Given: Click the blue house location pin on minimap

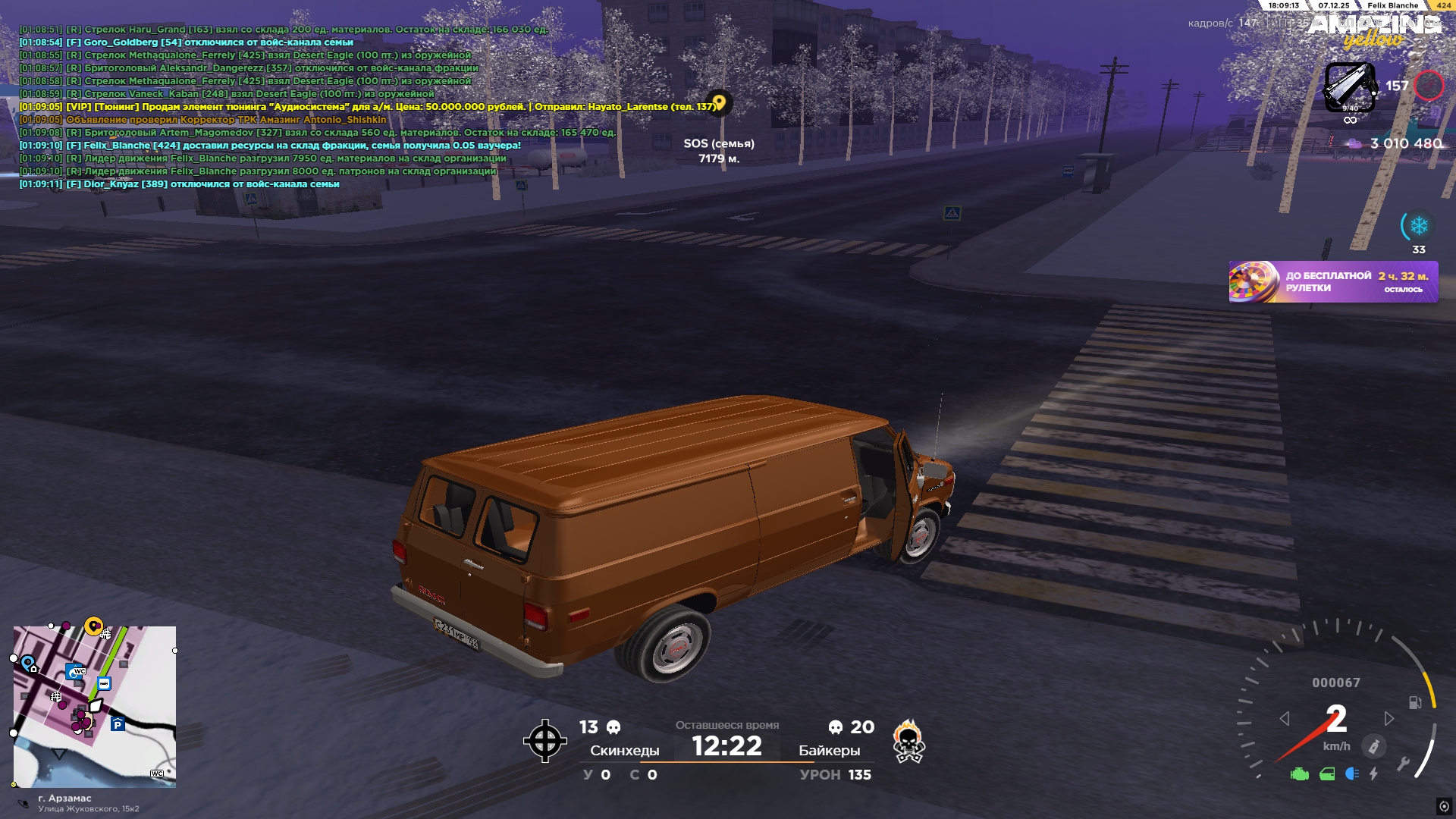Looking at the screenshot, I should click(29, 664).
